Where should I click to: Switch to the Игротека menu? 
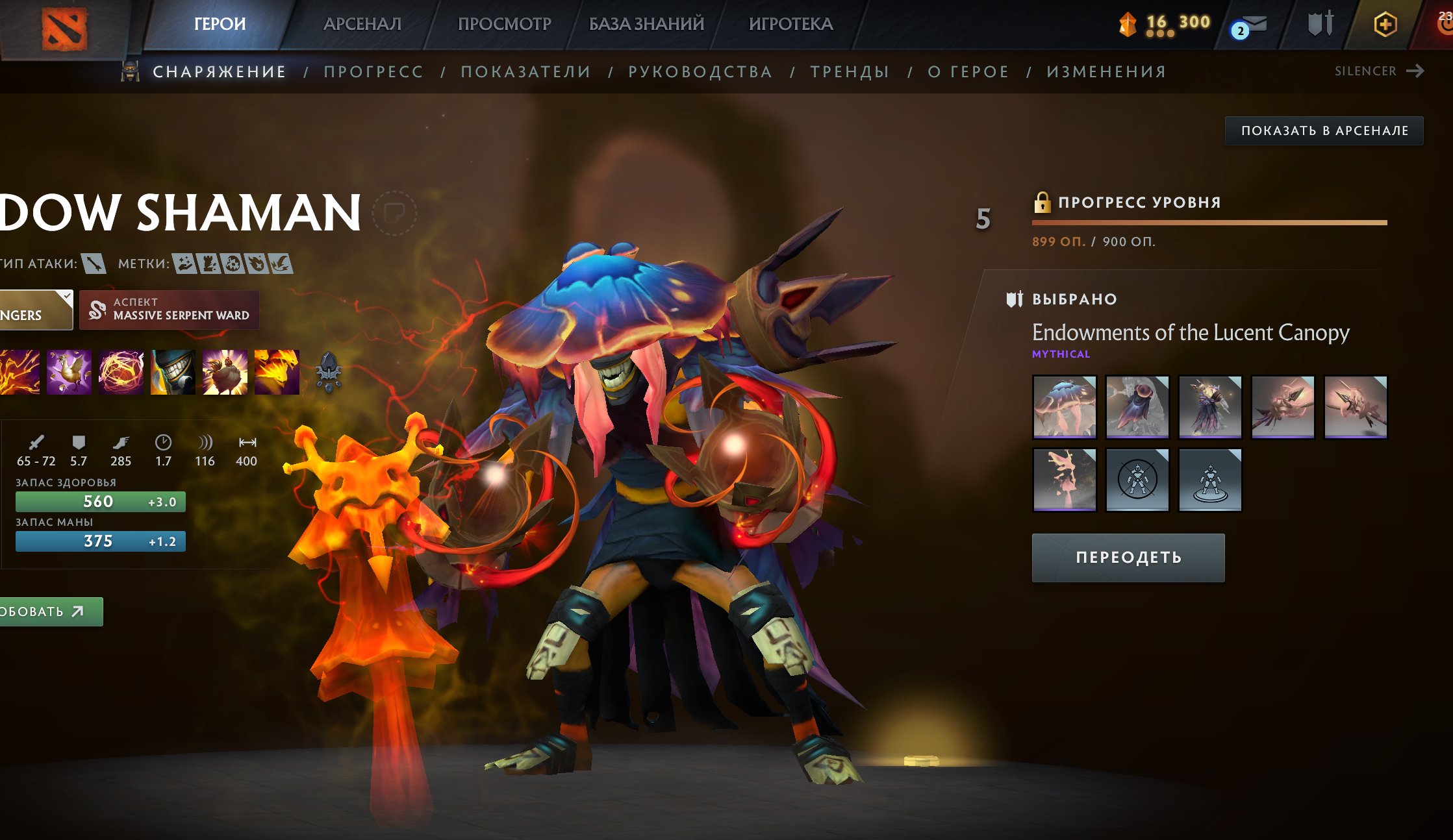click(790, 24)
